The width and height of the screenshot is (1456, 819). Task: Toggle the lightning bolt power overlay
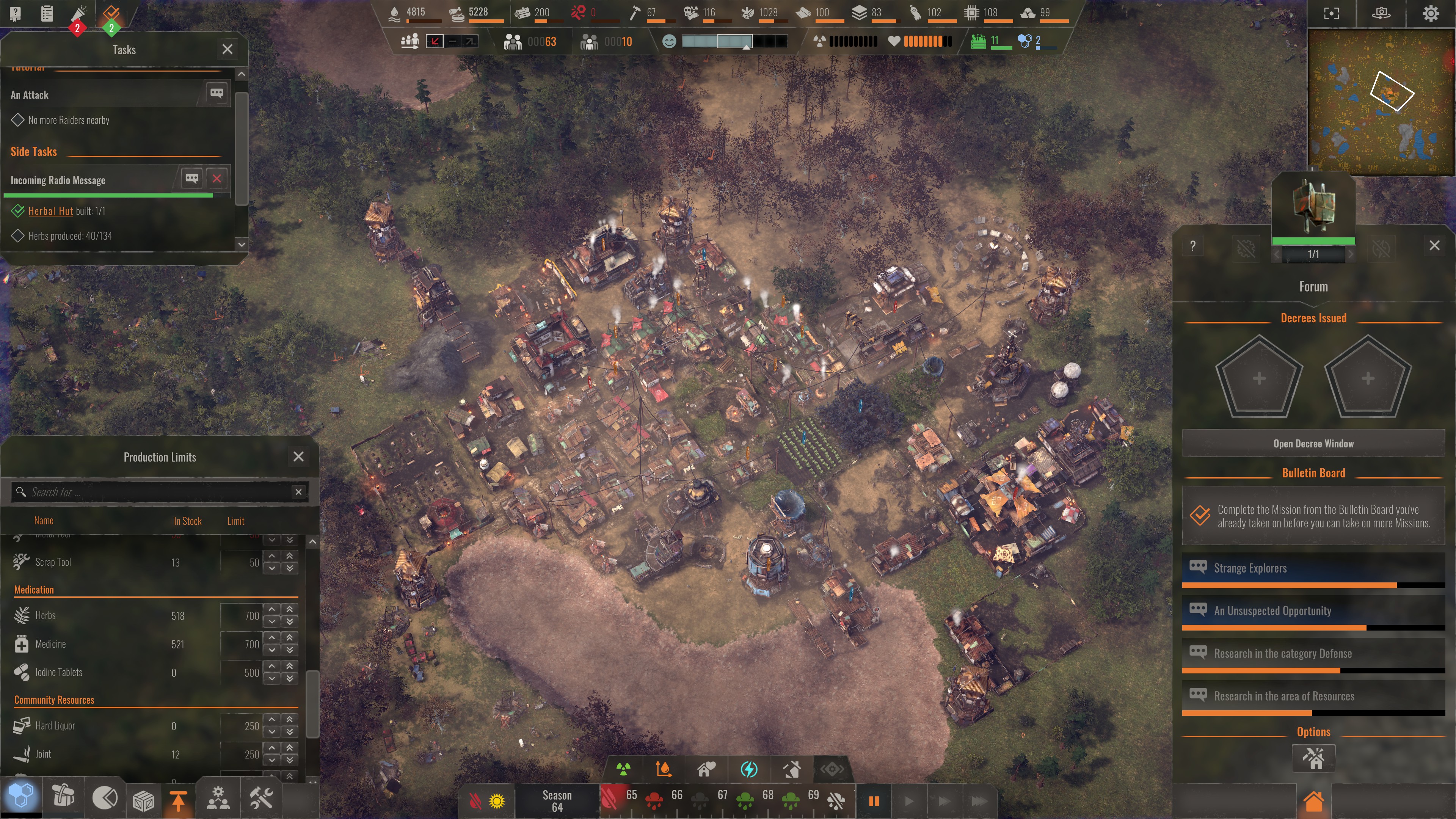point(749,769)
